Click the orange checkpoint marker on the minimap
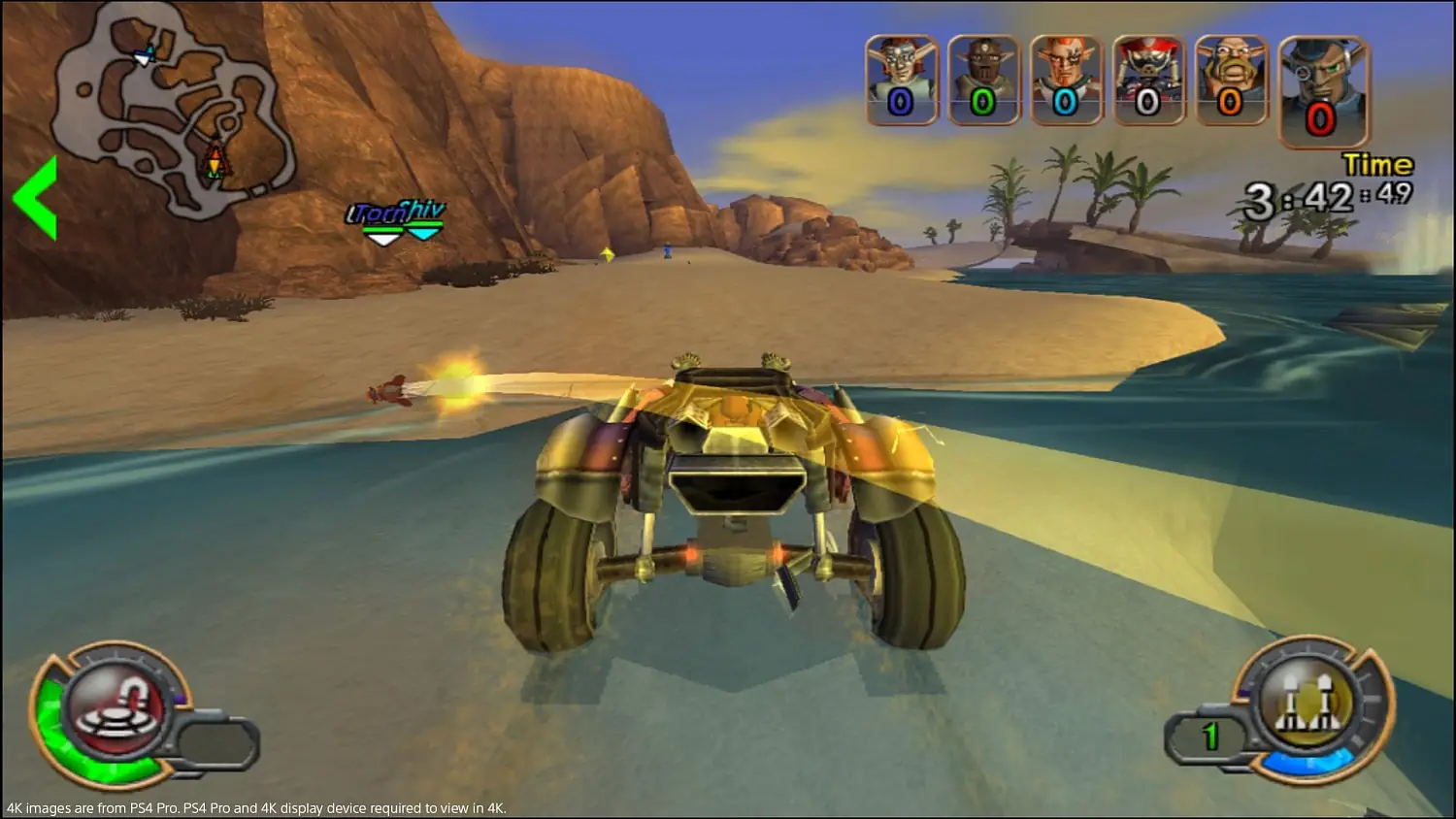Viewport: 1456px width, 819px height. click(x=214, y=163)
